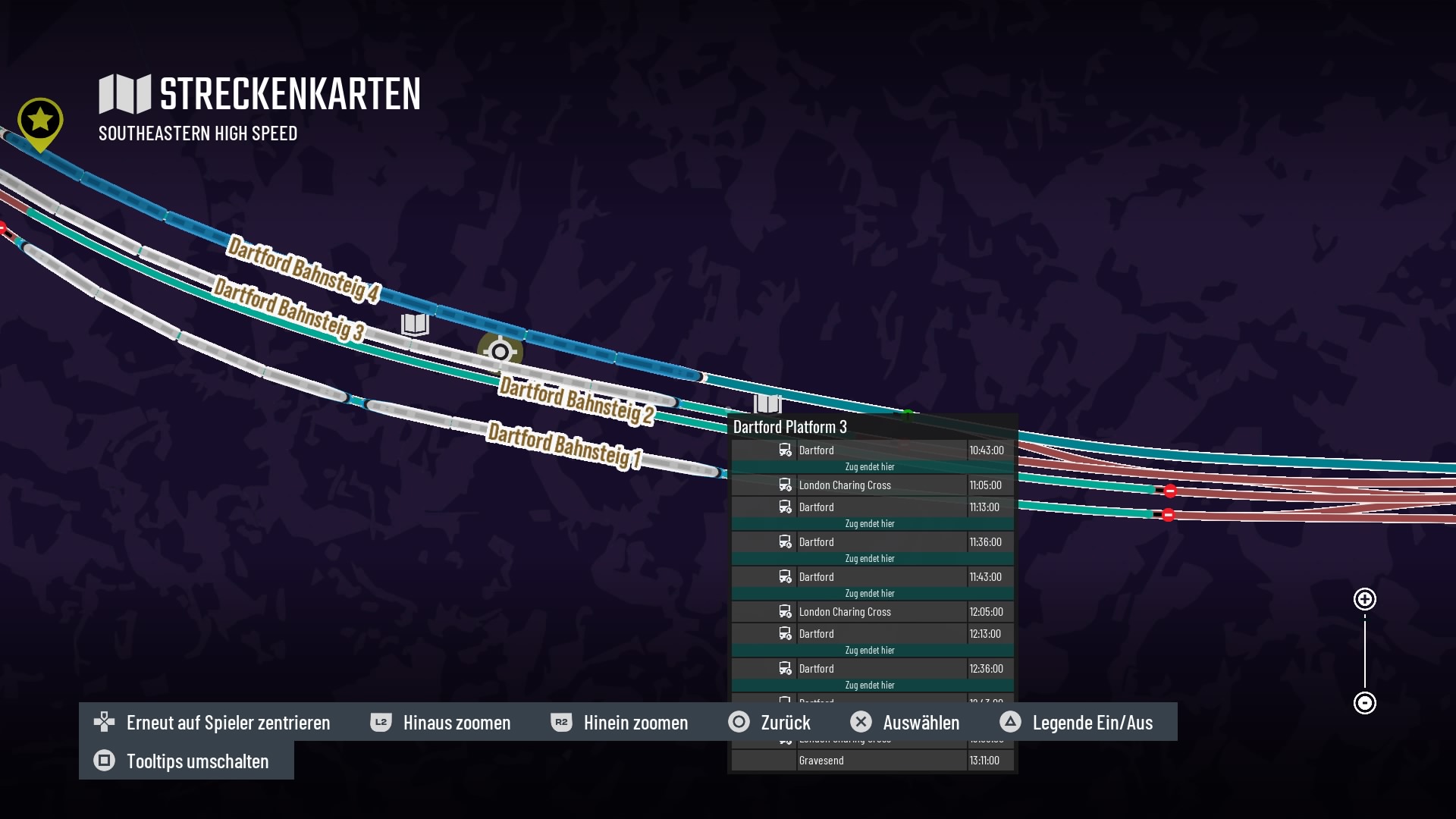Choose the Dartford Bahnsteig 1 platform label
The image size is (1456, 819).
(565, 444)
